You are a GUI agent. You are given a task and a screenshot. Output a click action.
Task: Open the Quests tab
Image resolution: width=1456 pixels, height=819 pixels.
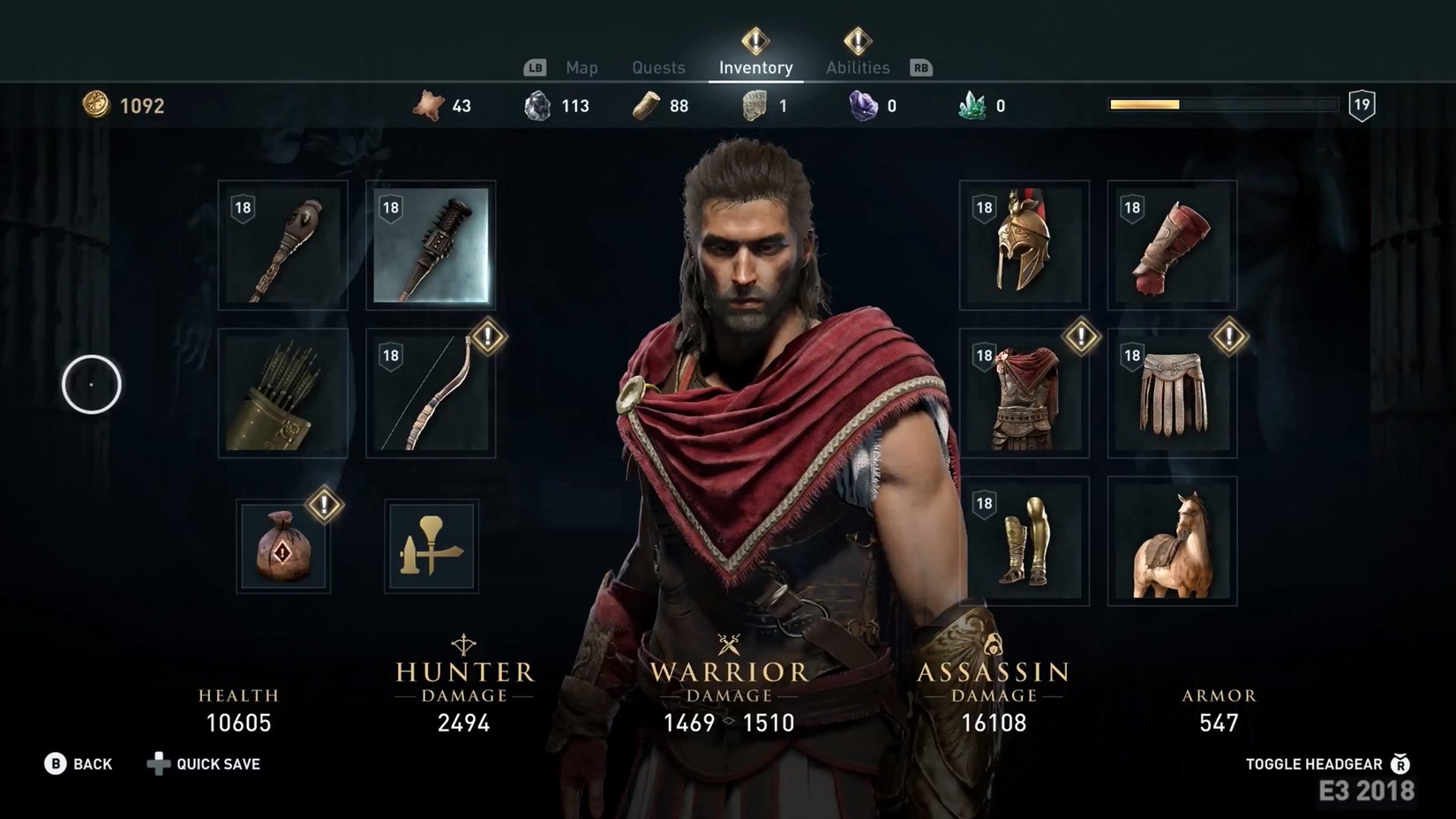tap(658, 68)
